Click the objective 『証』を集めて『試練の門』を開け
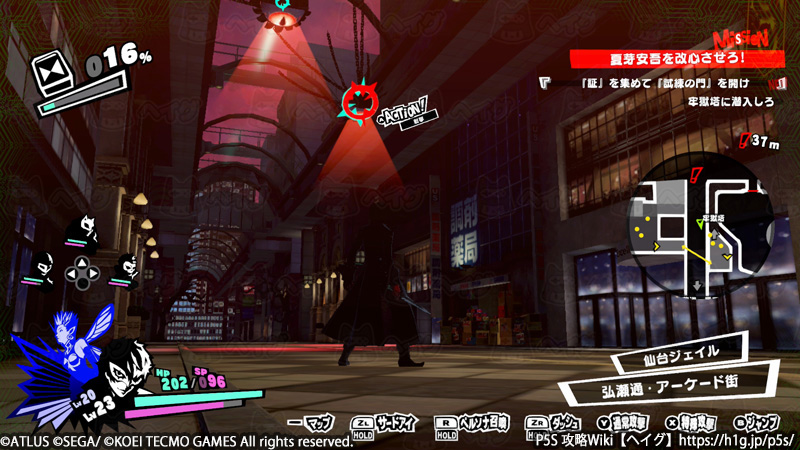Viewport: 800px width, 450px height. point(652,83)
